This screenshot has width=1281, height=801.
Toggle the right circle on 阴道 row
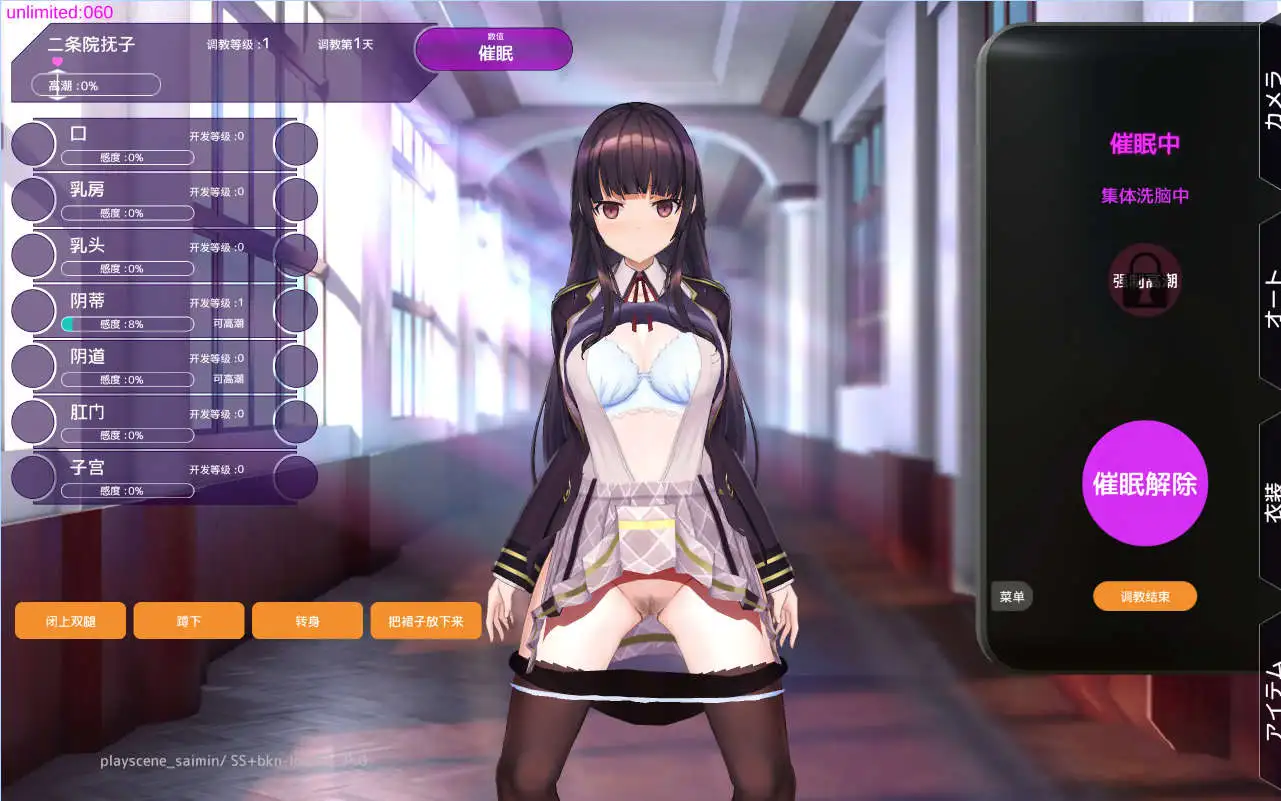[x=297, y=366]
